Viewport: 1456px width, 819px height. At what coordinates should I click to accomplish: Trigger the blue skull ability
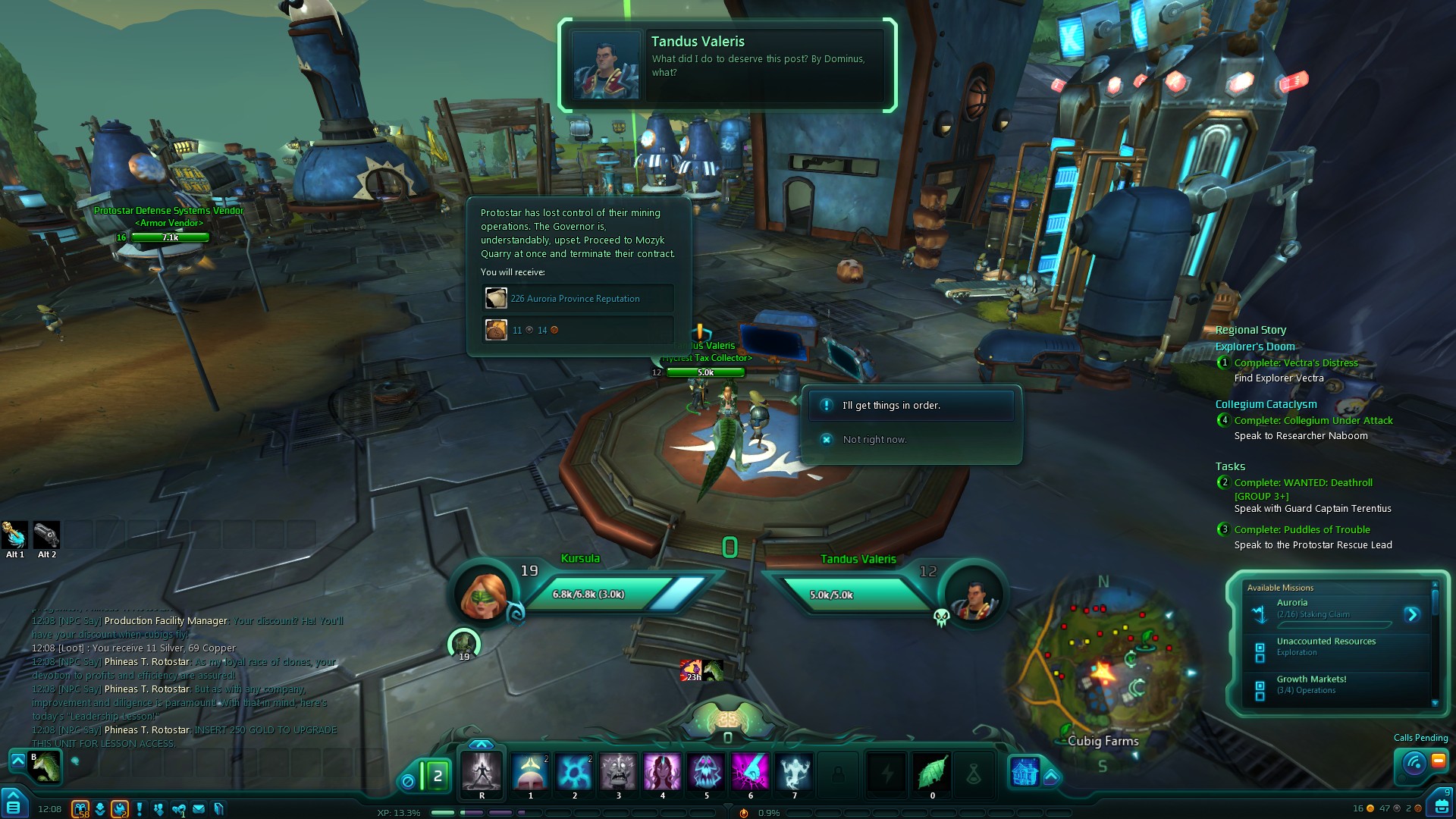coord(706,772)
